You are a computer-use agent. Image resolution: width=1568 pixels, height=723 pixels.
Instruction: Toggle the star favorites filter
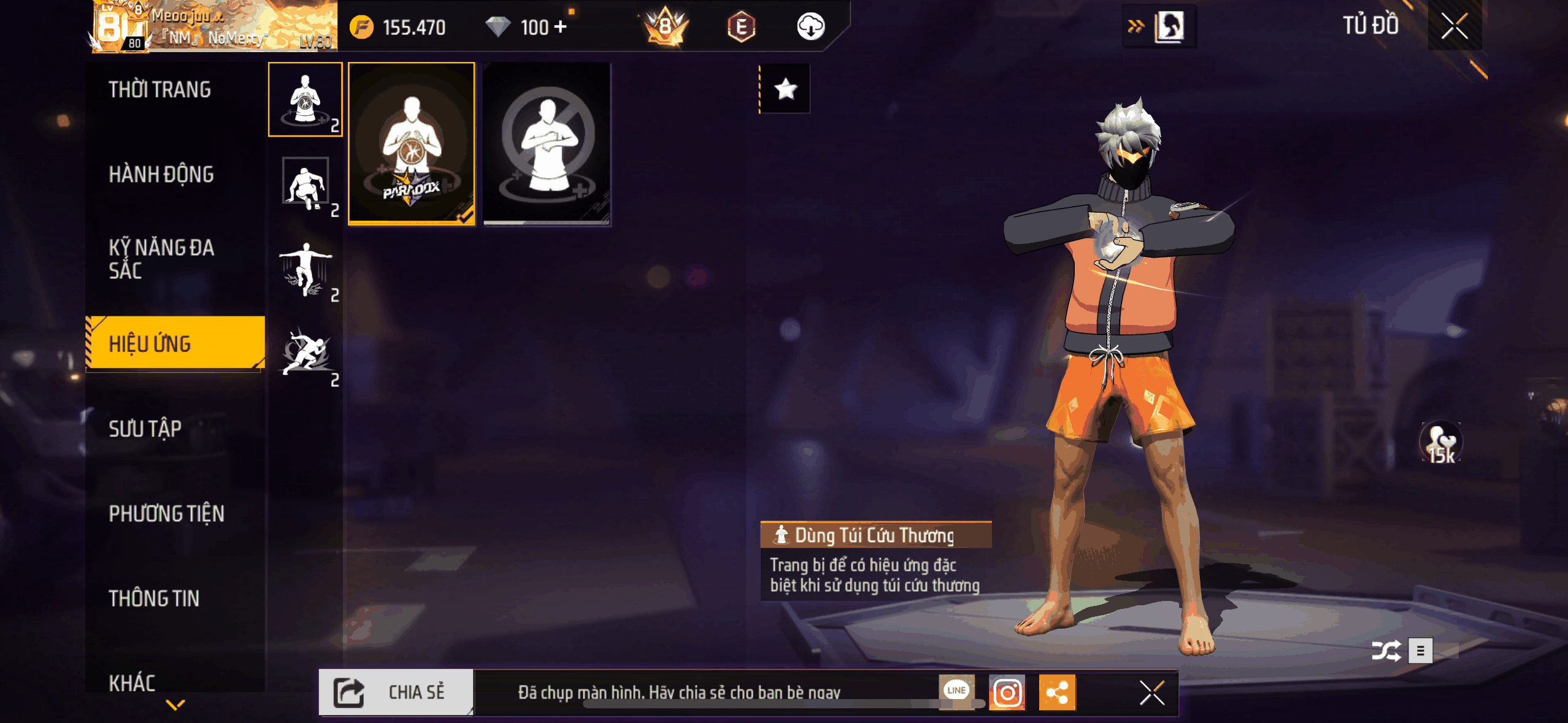[x=785, y=90]
